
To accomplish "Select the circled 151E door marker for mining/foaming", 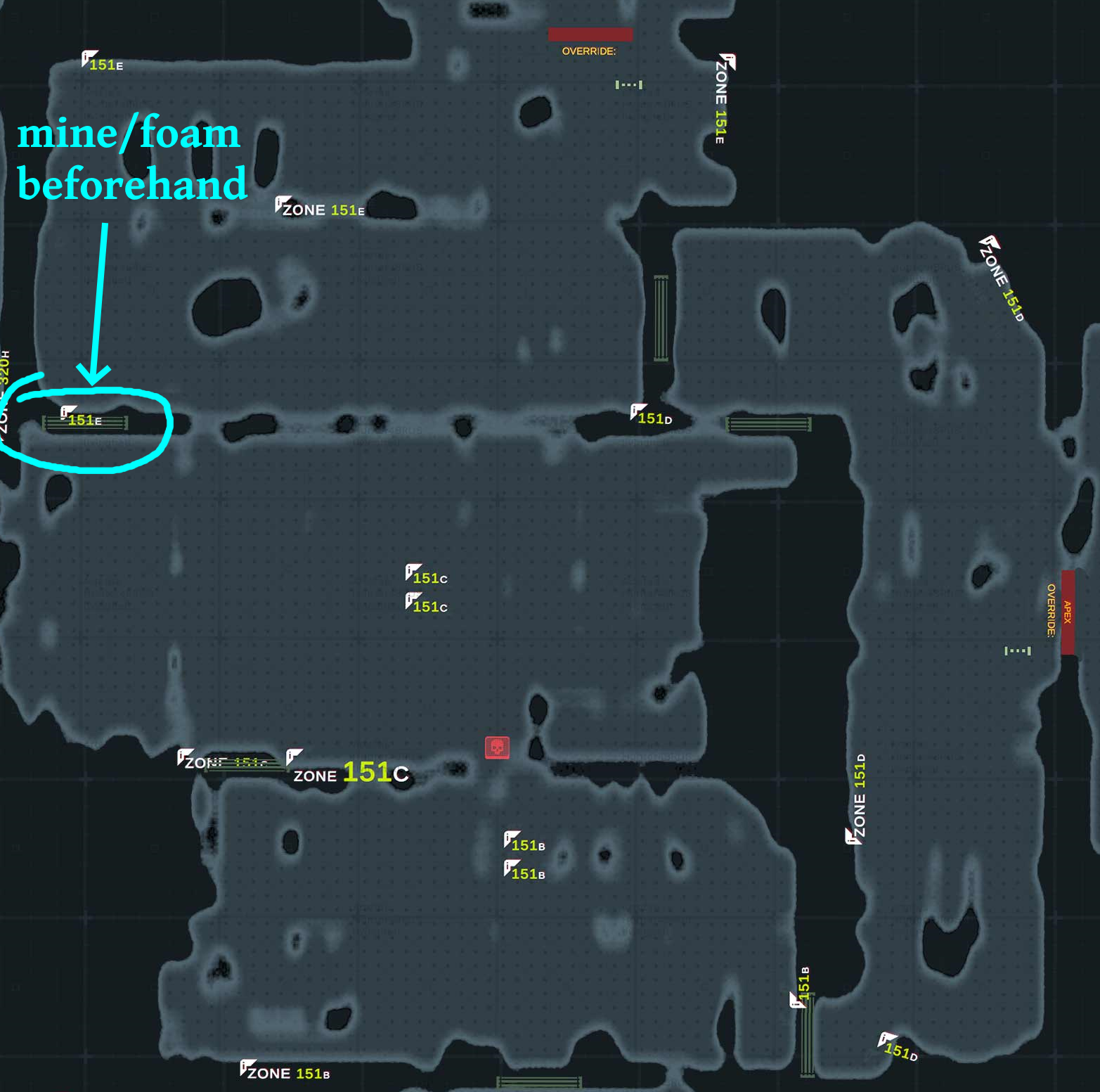I will point(84,422).
